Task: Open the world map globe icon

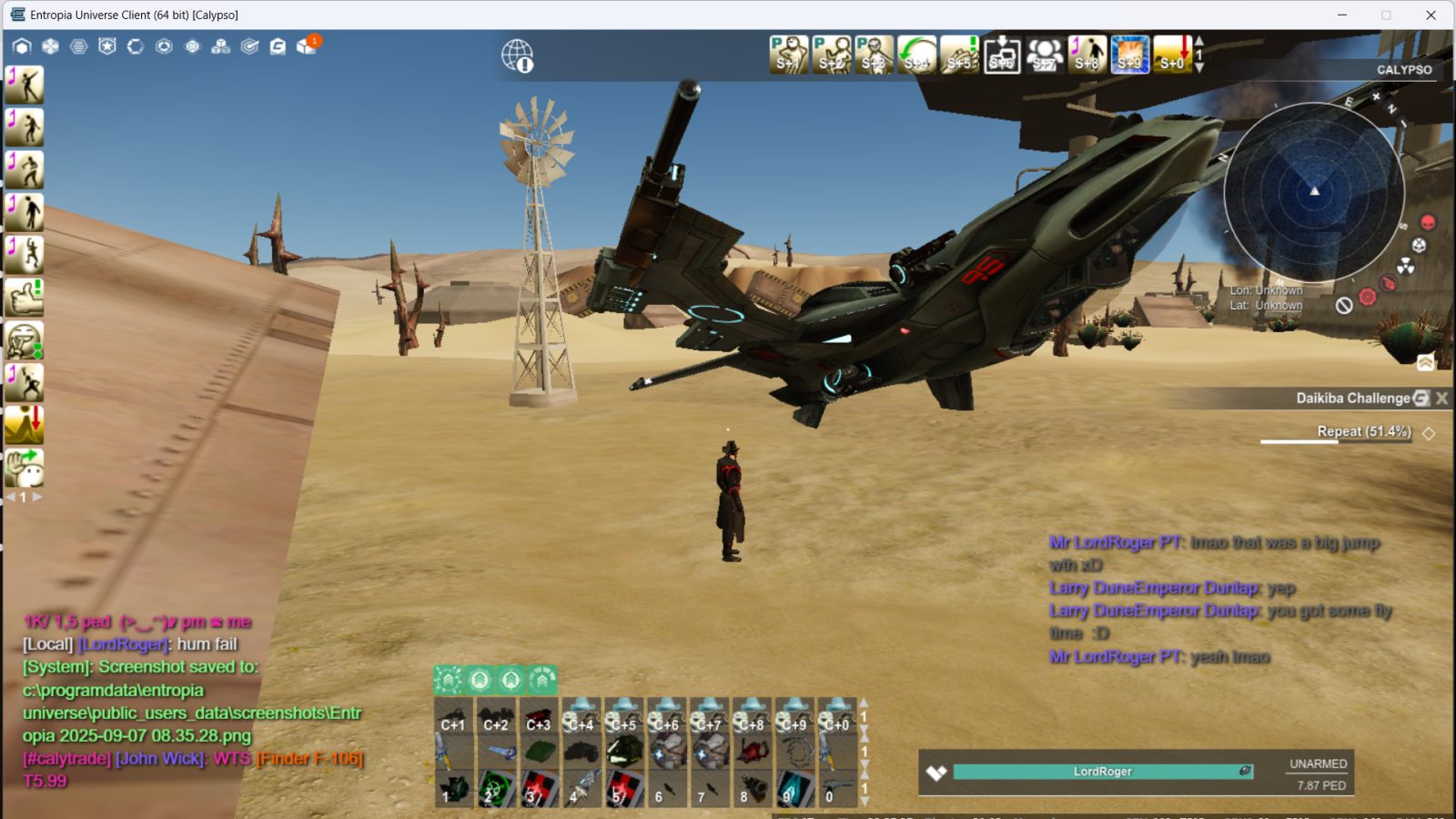Action: click(517, 55)
